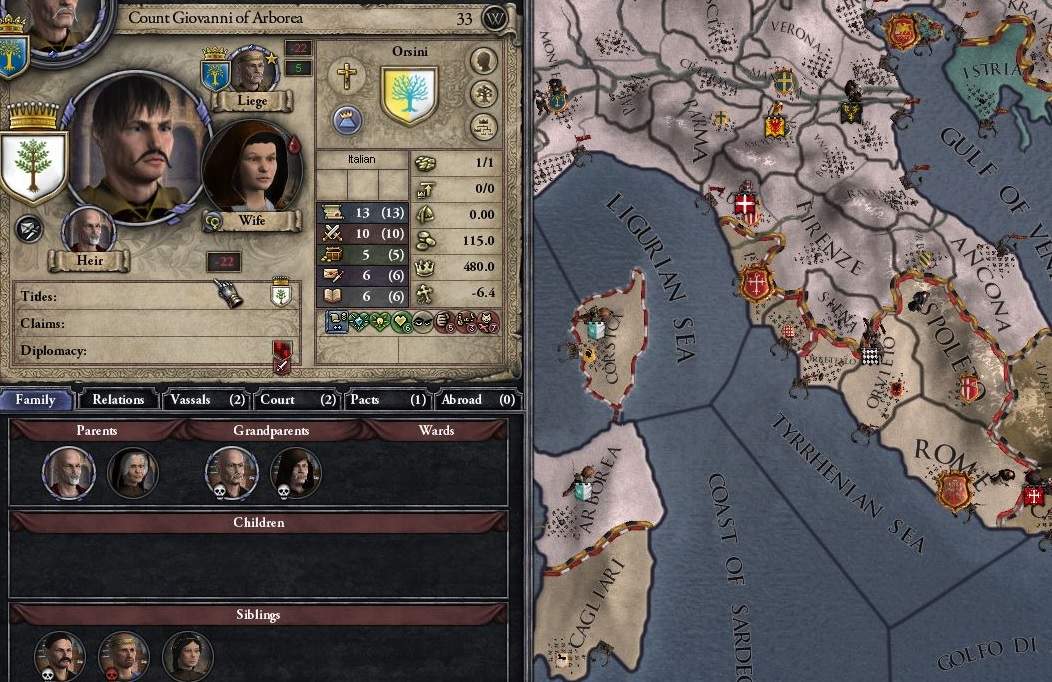The width and height of the screenshot is (1052, 682).
Task: Switch to the Family tab
Action: click(x=36, y=400)
